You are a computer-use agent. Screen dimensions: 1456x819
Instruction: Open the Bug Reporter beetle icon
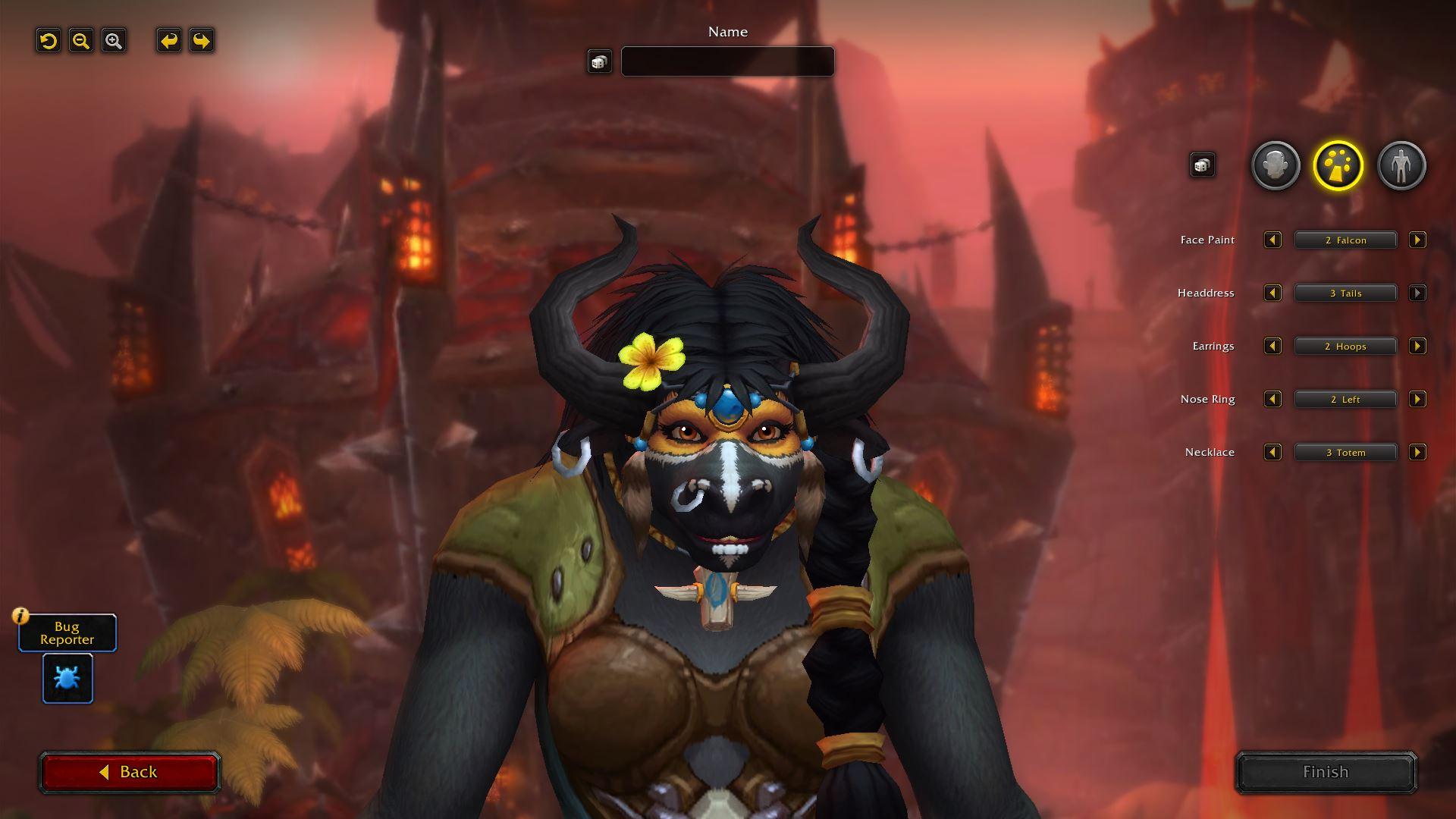(x=67, y=678)
